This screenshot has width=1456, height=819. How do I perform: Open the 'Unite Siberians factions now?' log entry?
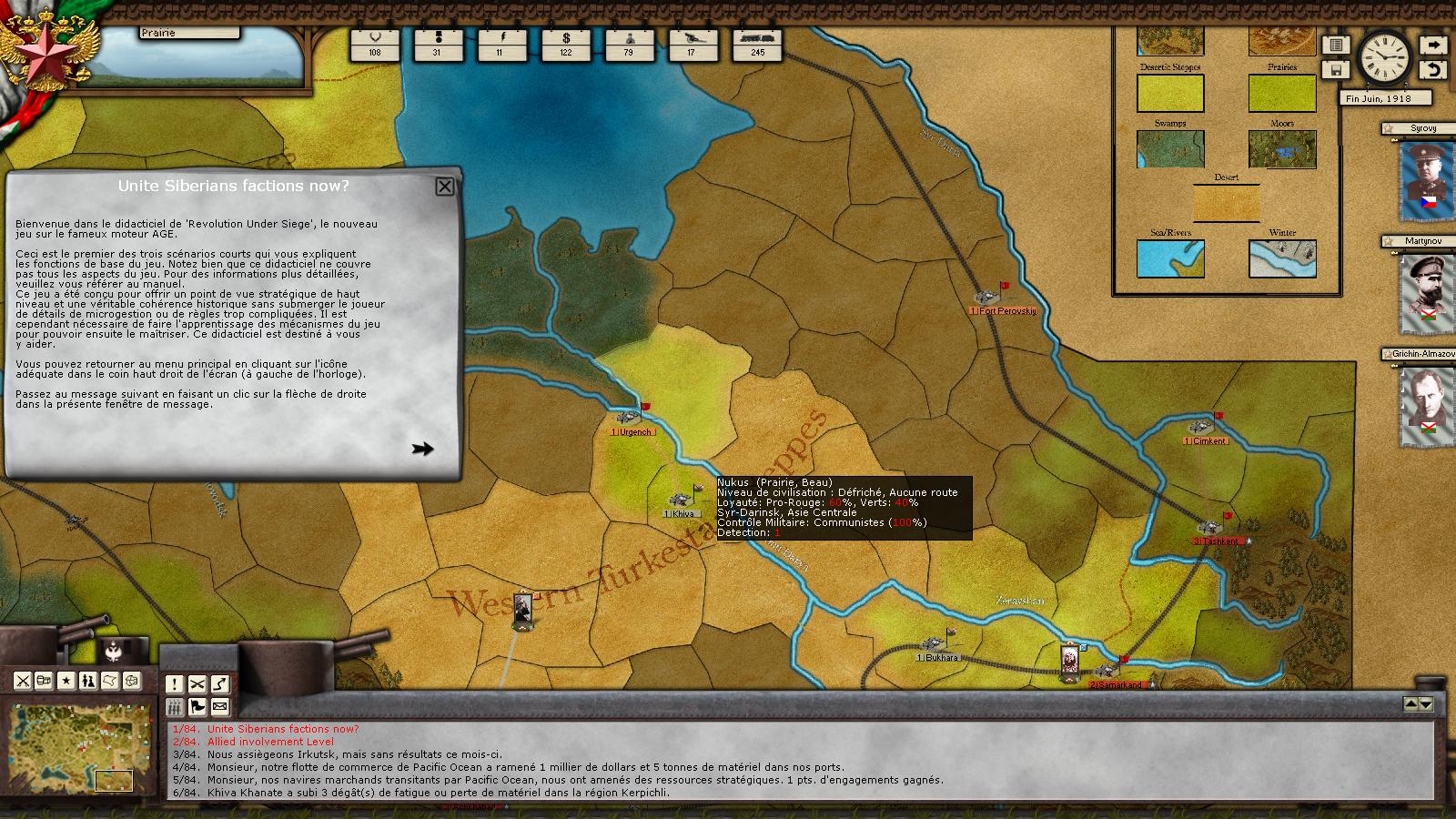click(282, 729)
